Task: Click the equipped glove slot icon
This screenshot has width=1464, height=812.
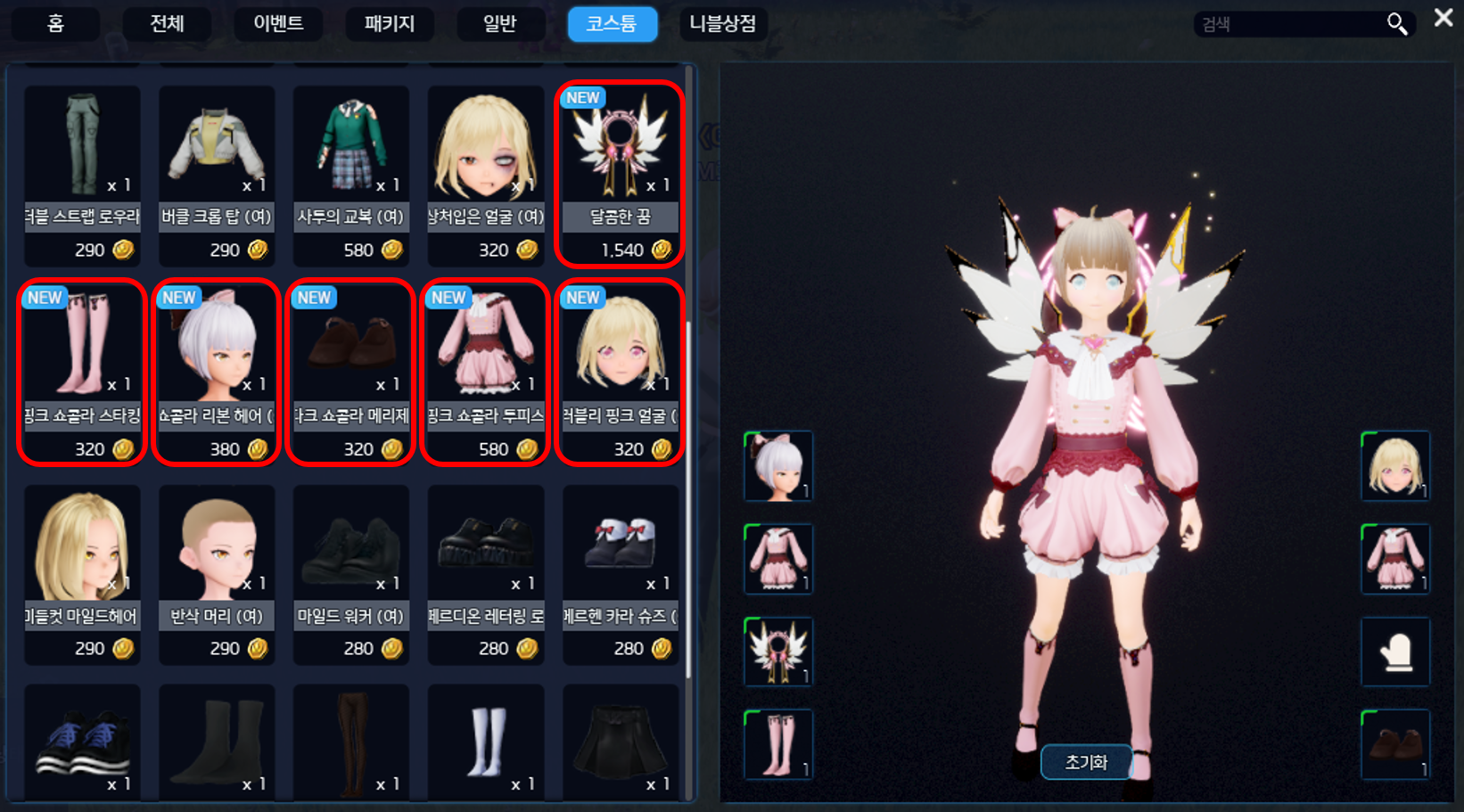Action: [1395, 652]
